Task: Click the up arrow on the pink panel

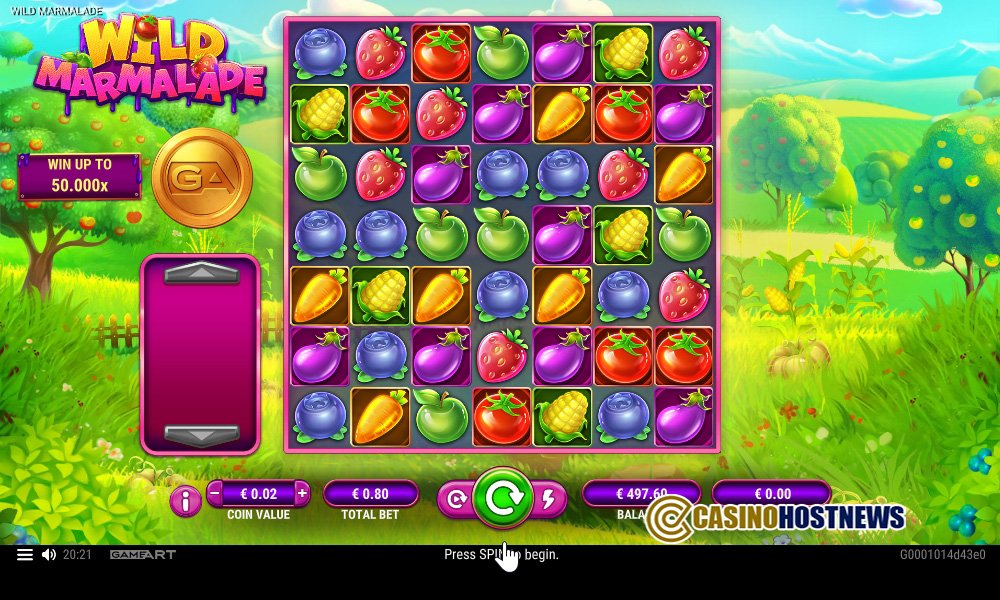Action: [201, 273]
